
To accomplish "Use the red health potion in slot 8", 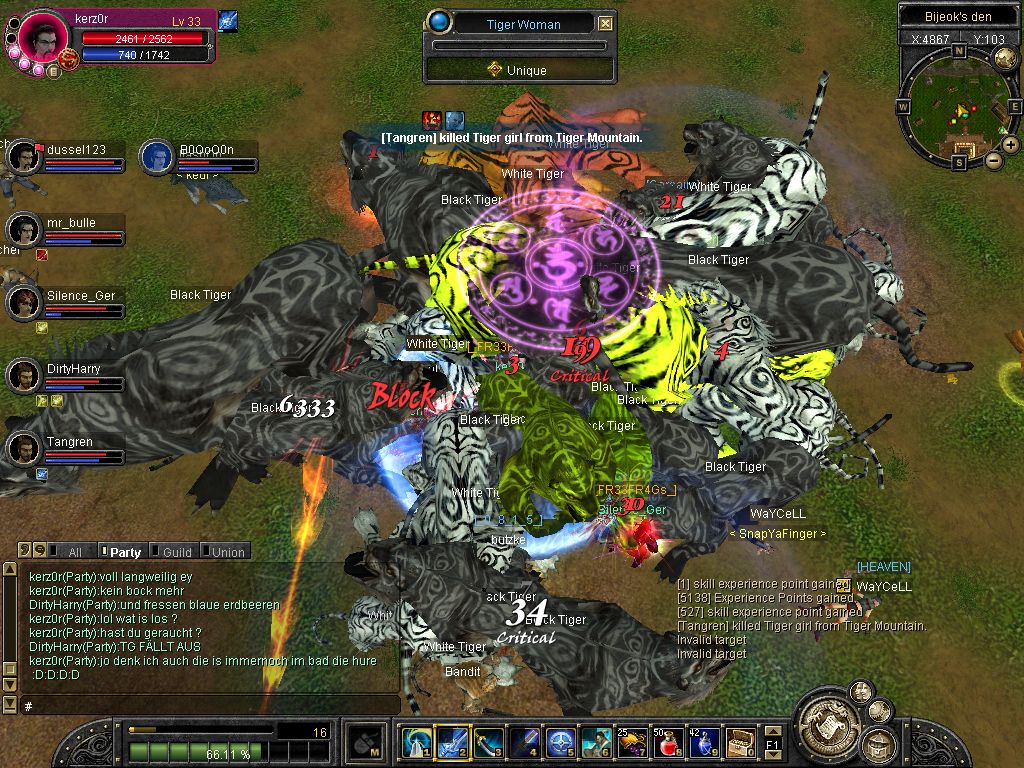I will [663, 743].
